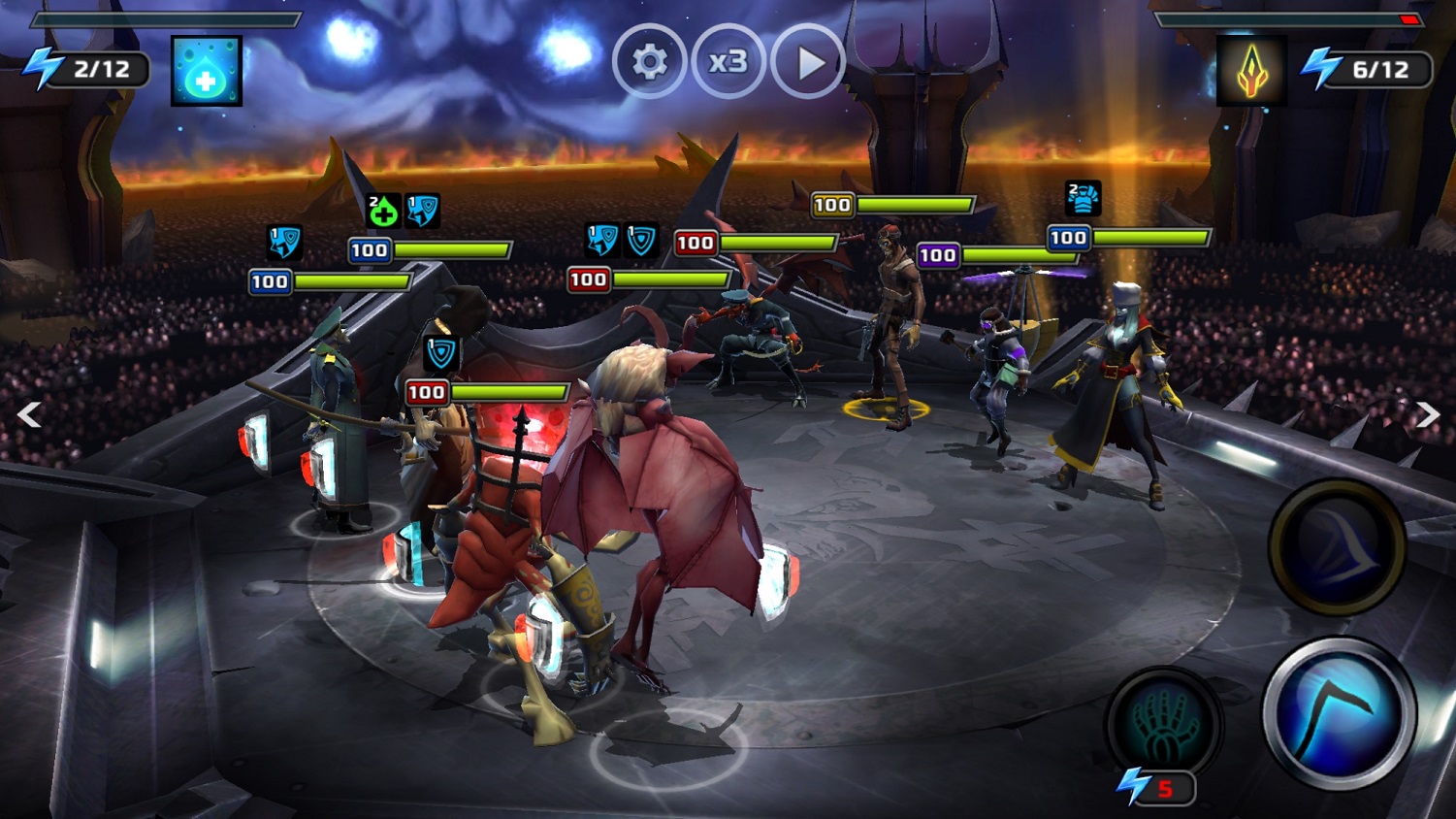The image size is (1456, 819).
Task: Use the scythe basic attack ability
Action: click(1339, 715)
